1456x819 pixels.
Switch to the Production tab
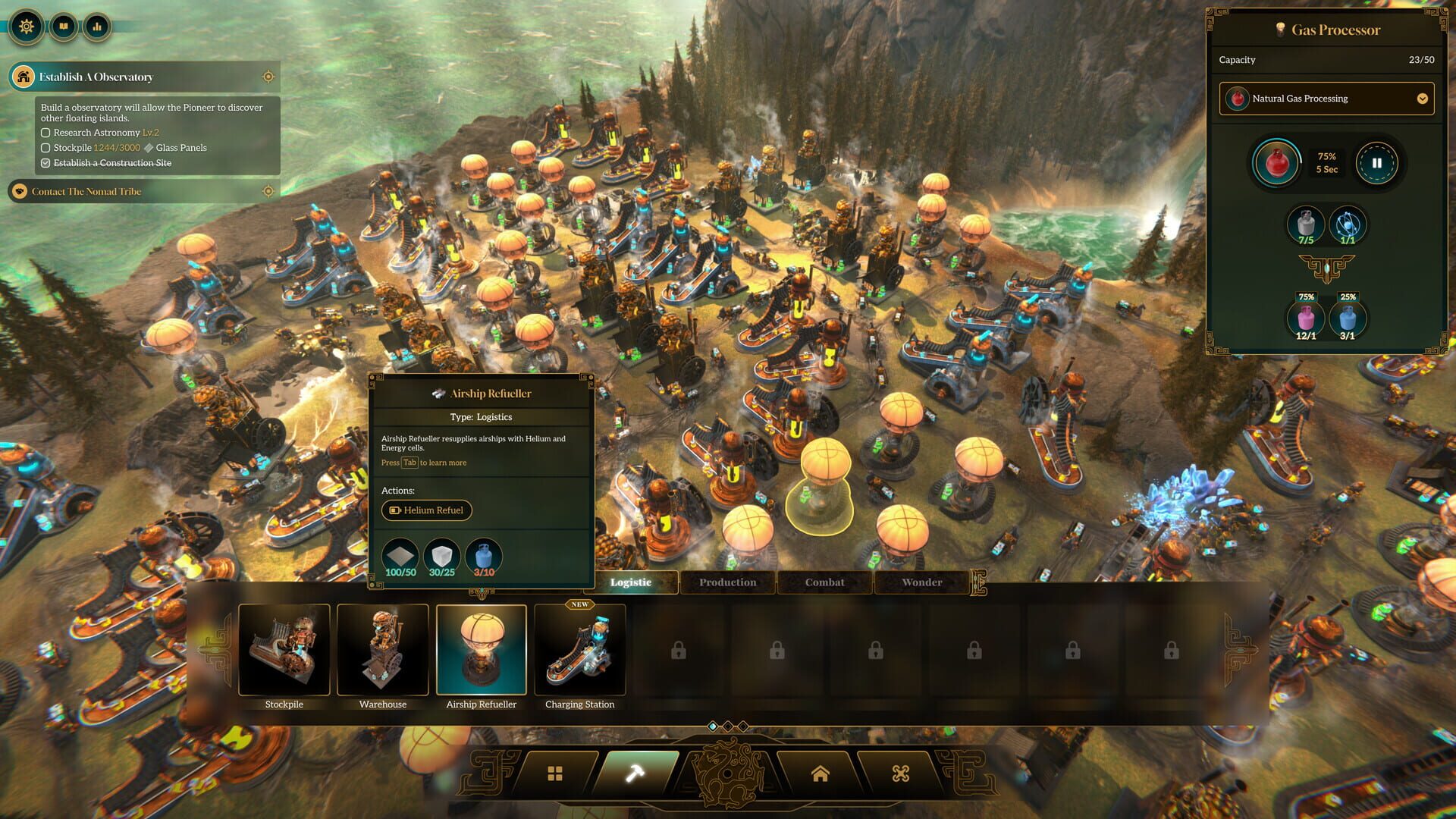(727, 582)
